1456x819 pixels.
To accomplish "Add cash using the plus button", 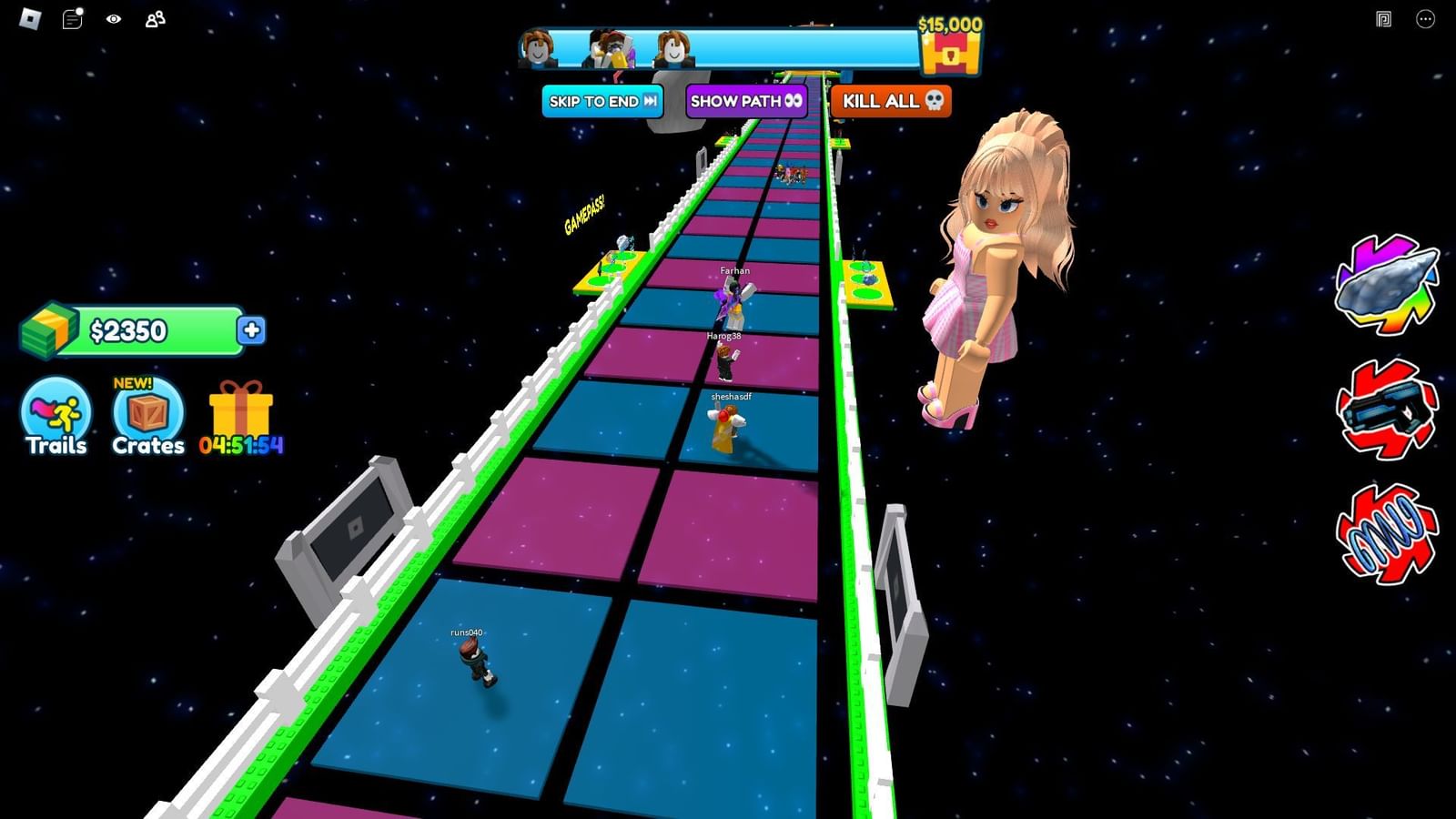I will click(x=253, y=332).
